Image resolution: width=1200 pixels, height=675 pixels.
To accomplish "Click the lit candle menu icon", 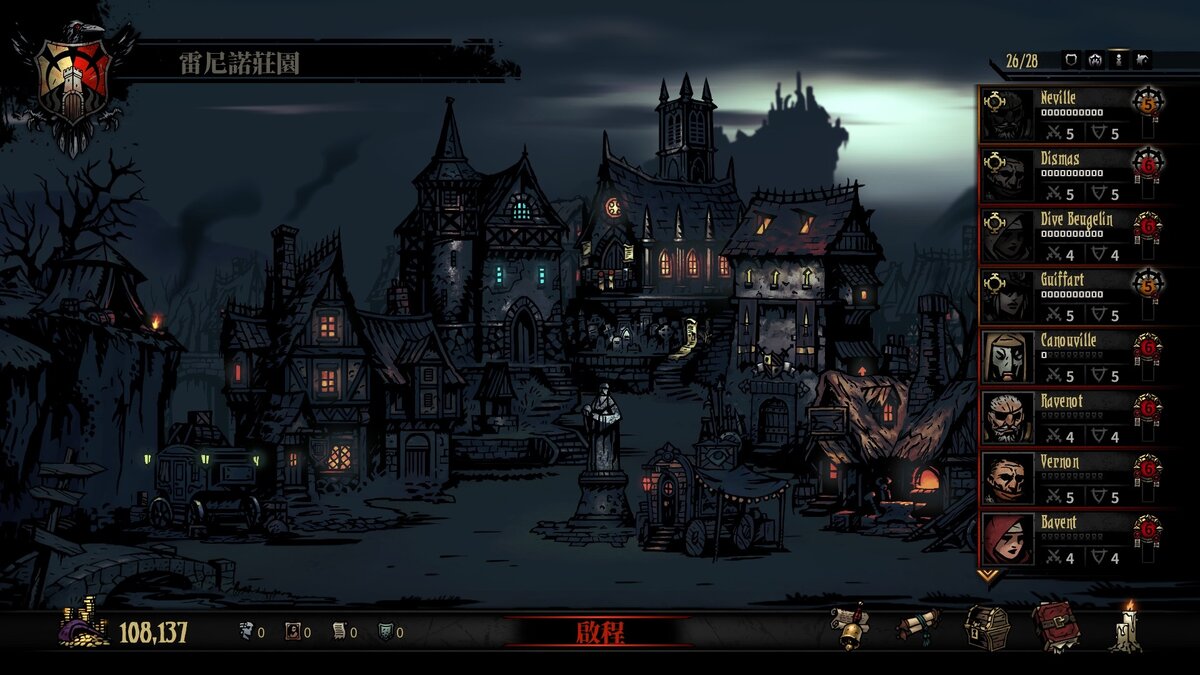I will click(1127, 627).
